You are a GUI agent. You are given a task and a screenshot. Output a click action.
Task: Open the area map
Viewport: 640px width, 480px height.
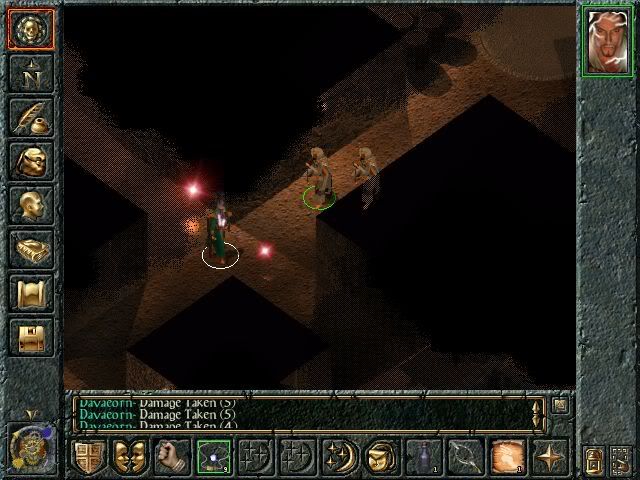(30, 72)
